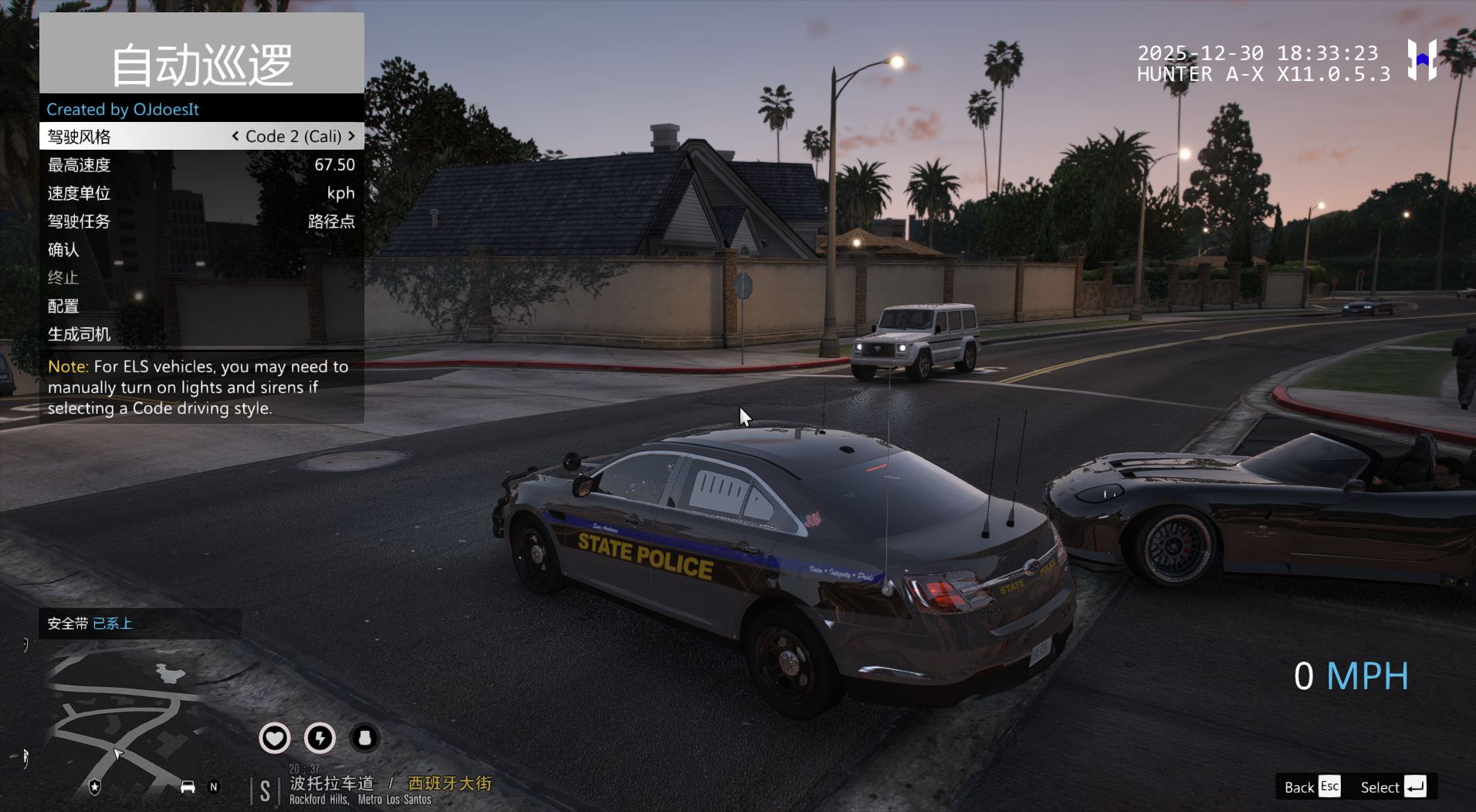Click the body armor status icon

(x=364, y=738)
